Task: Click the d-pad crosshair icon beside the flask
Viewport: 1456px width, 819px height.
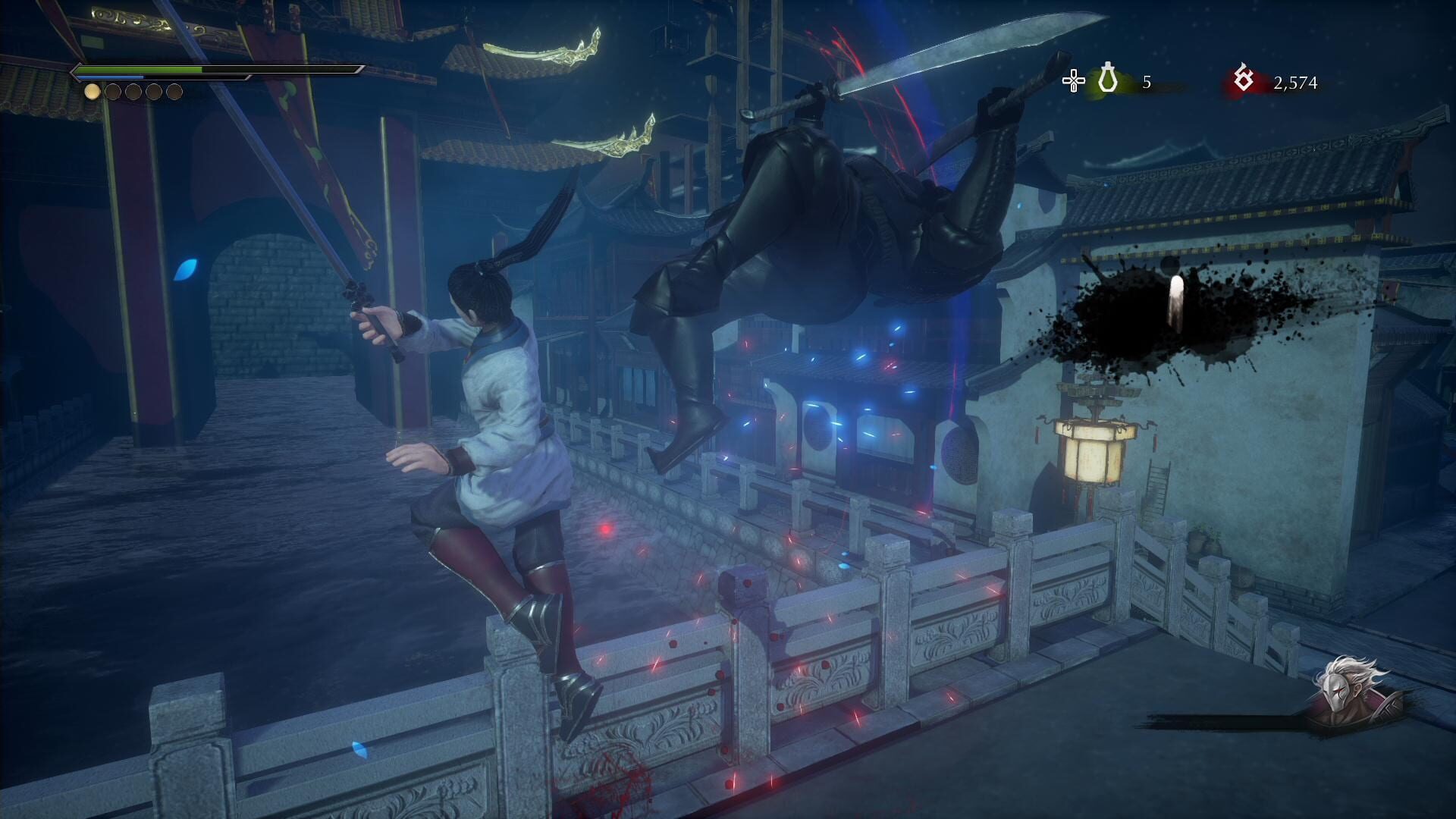Action: tap(1074, 80)
